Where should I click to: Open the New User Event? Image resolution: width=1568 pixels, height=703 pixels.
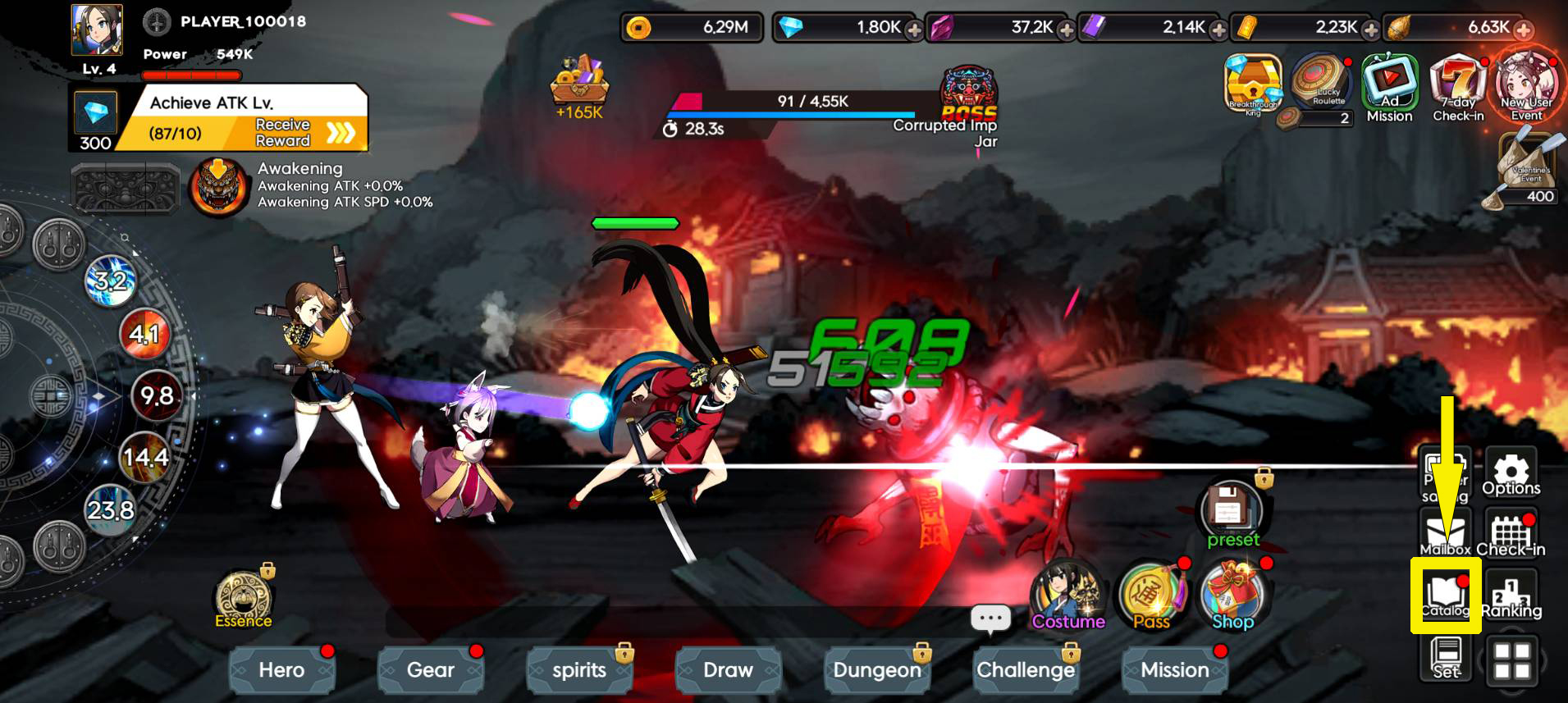point(1527,86)
